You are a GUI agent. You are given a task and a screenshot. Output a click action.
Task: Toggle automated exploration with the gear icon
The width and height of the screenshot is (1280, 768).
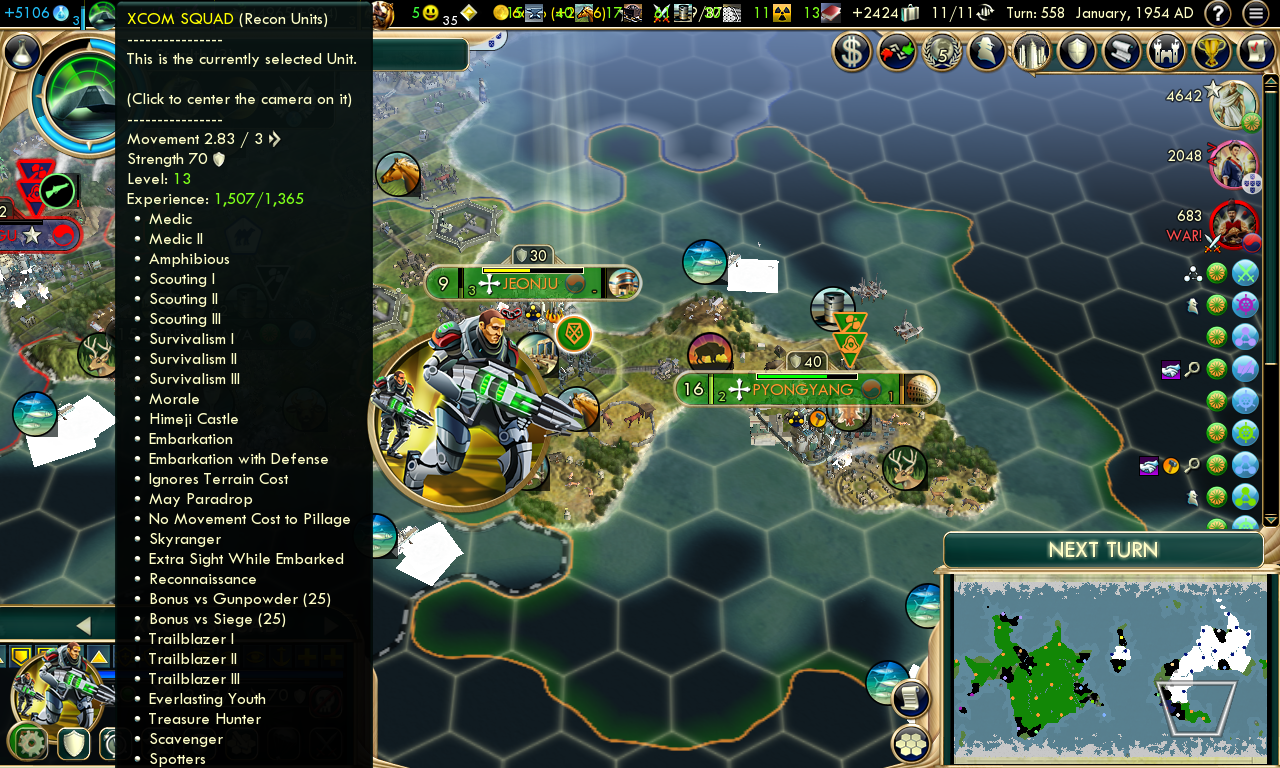(x=28, y=743)
